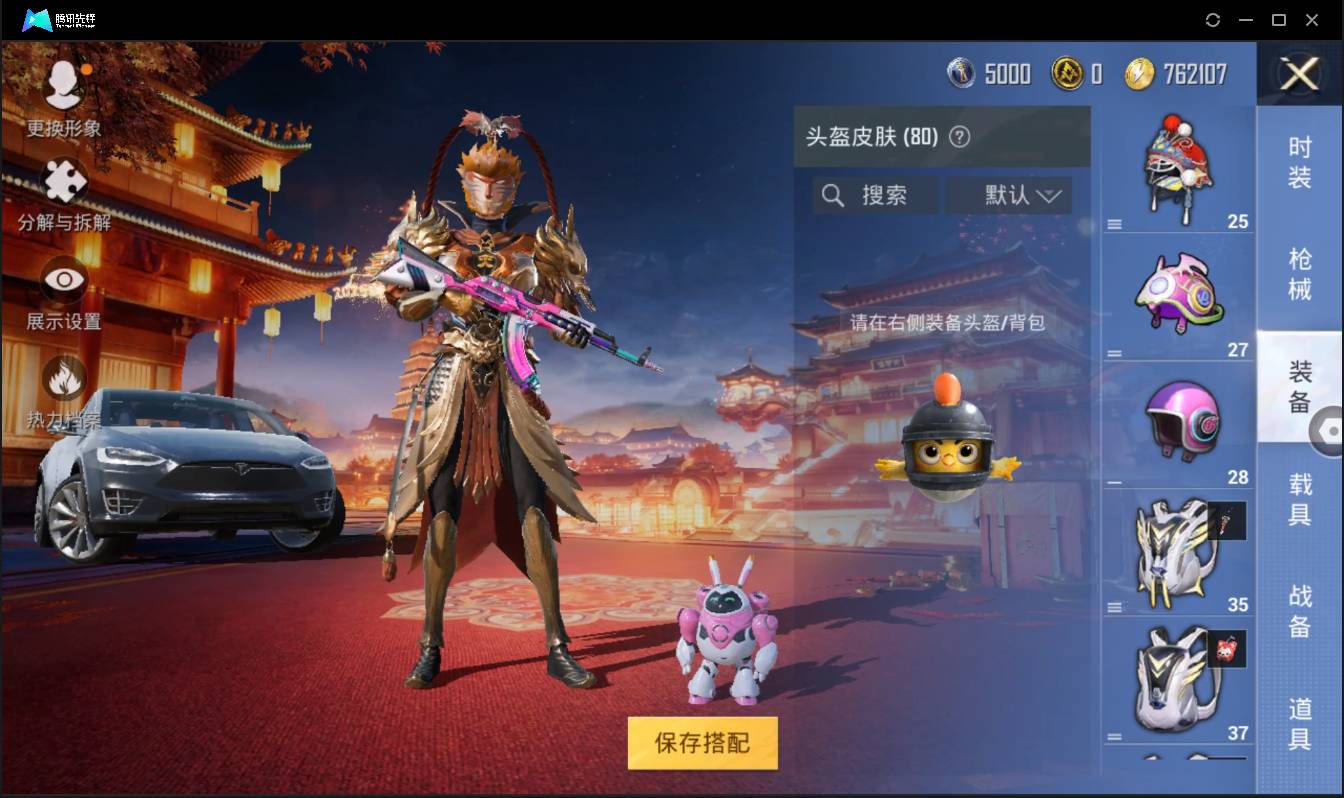The height and width of the screenshot is (798, 1344).
Task: Click the search magnifier in 搜索 field
Action: tap(833, 196)
